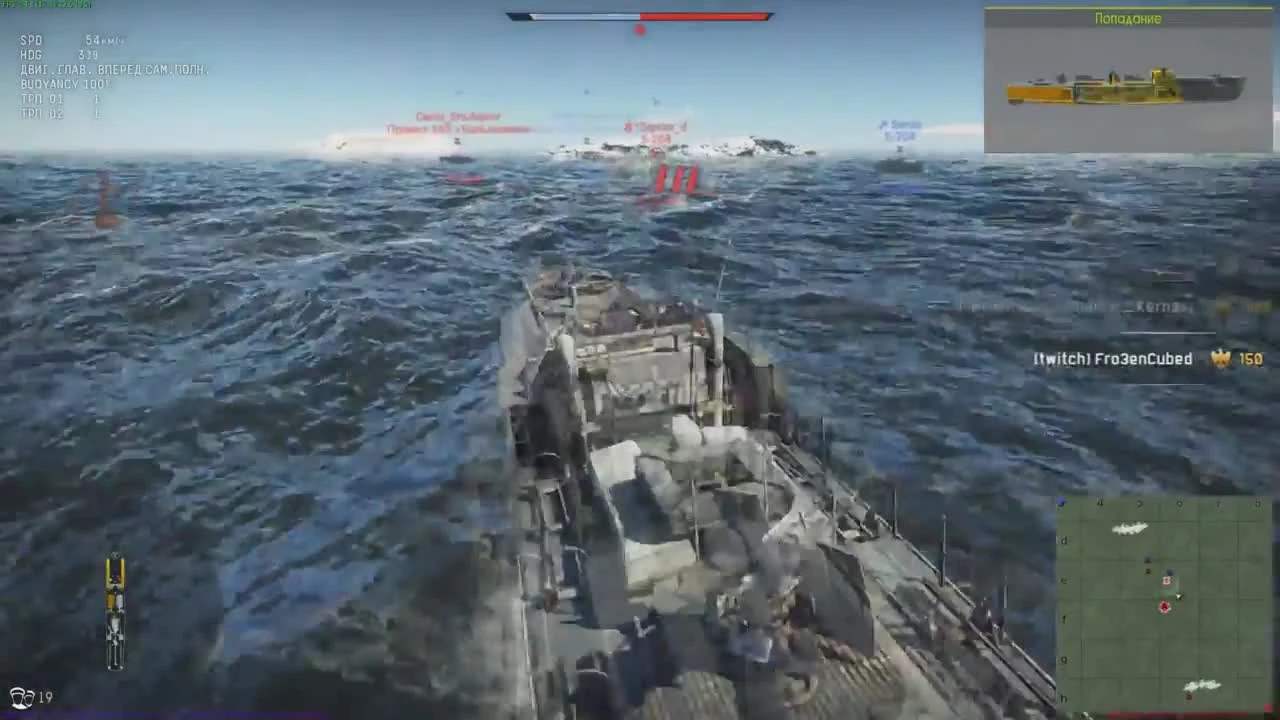Toggle the TRP 02 torpedo tube status

tap(55, 112)
